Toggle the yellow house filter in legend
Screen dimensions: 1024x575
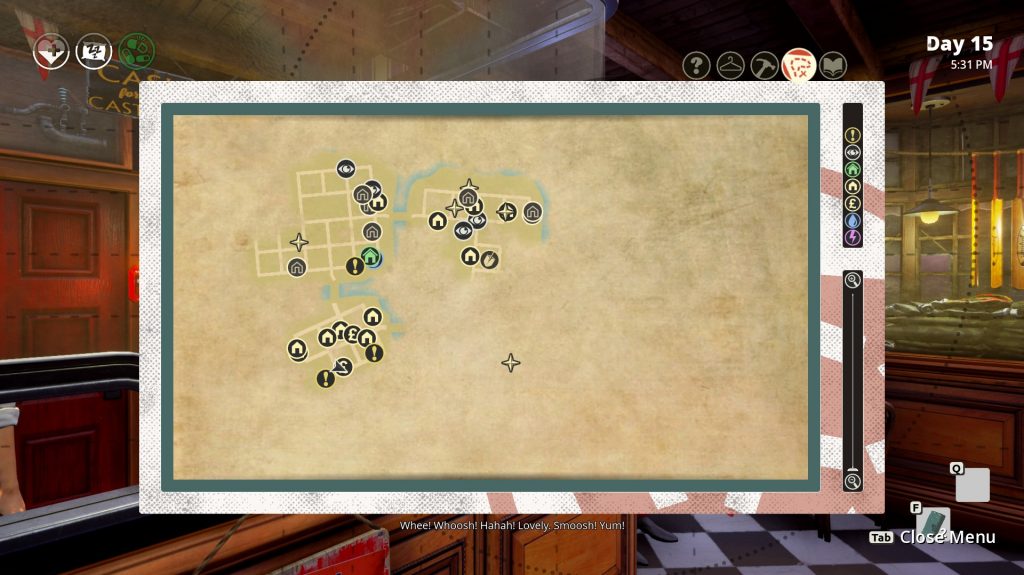coord(852,186)
